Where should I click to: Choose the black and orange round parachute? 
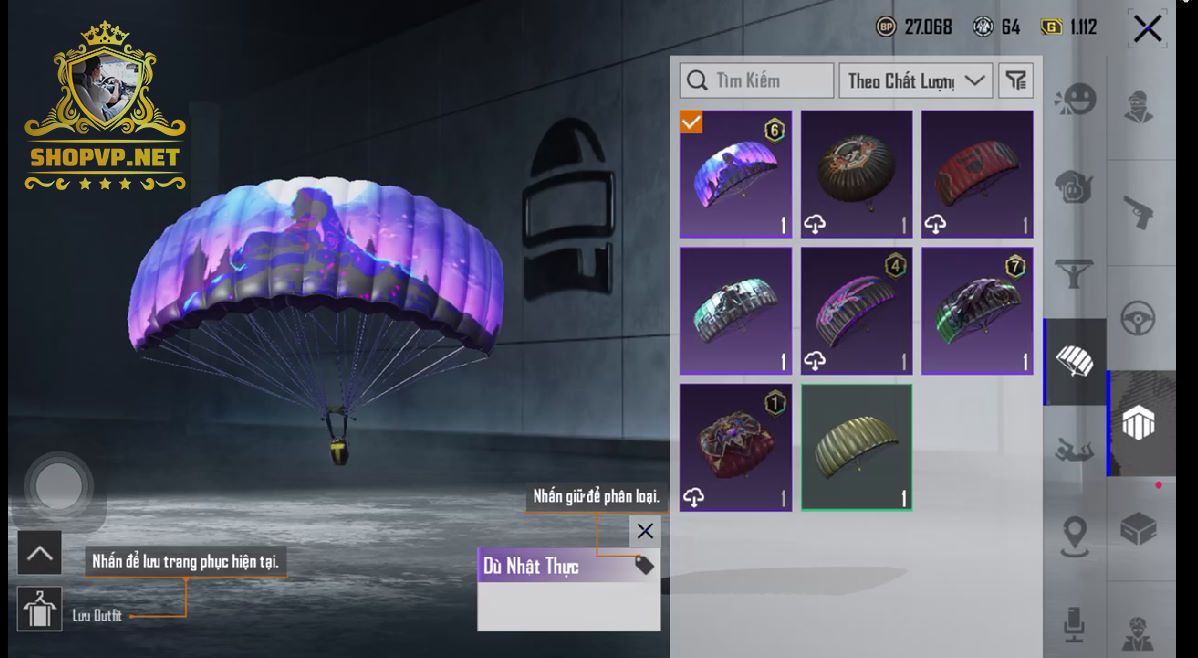[857, 174]
